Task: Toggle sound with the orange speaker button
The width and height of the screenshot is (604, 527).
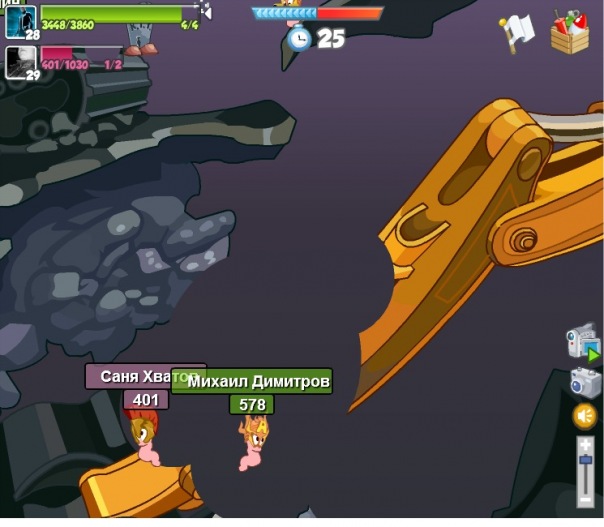Action: [584, 416]
